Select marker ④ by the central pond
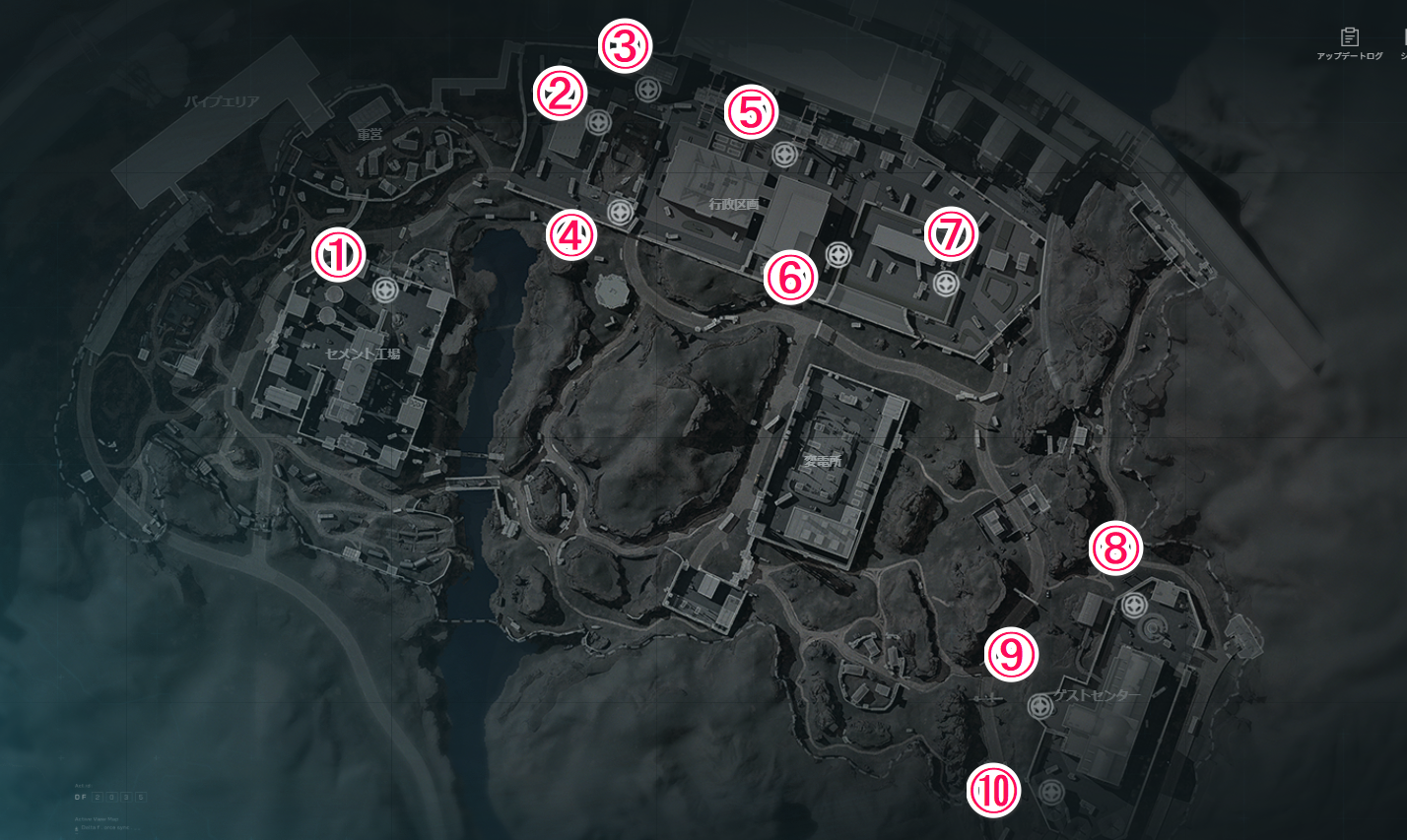 point(569,234)
